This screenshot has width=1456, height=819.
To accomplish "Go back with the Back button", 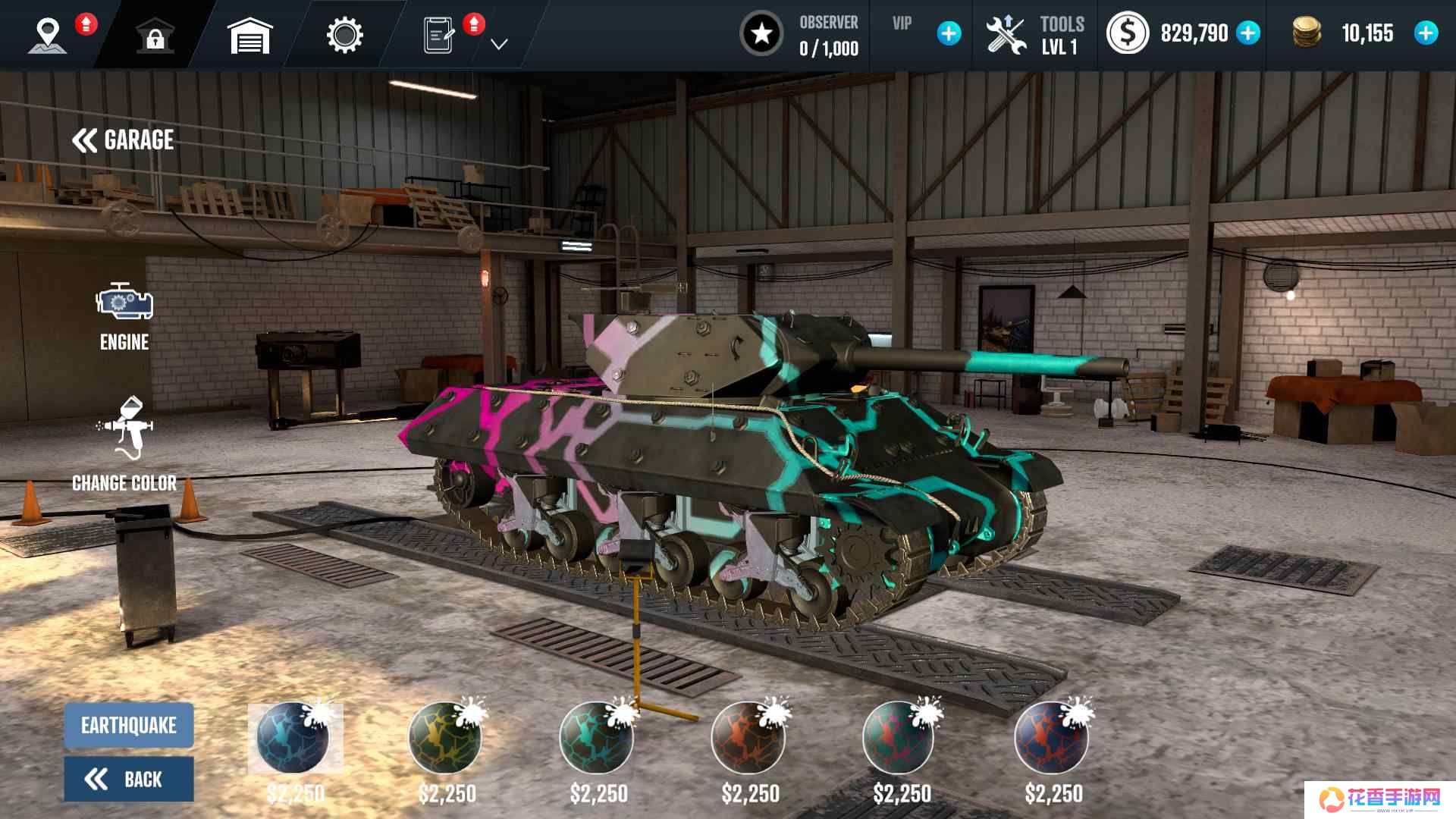I will [x=129, y=779].
